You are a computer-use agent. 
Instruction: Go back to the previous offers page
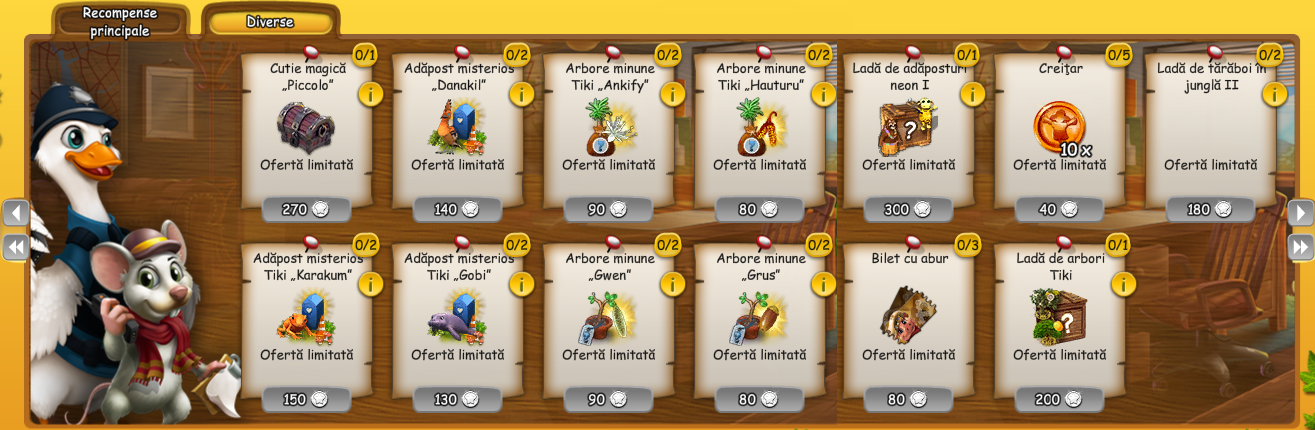(15, 213)
